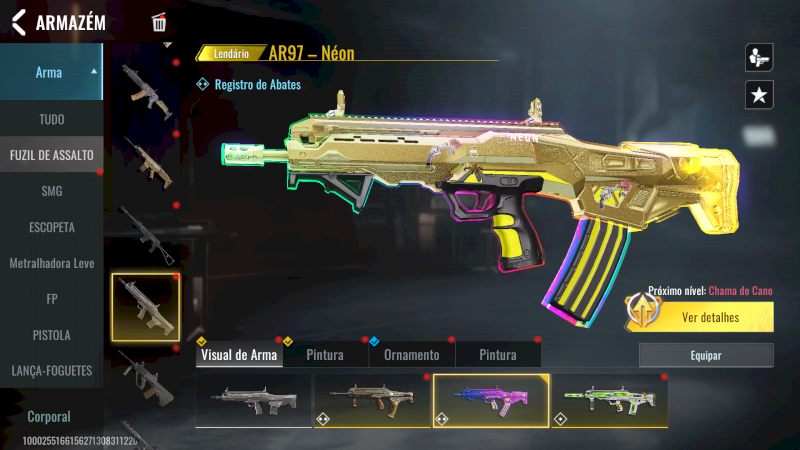The image size is (800, 450).
Task: Equip the AR97 Néon skin
Action: coord(706,355)
